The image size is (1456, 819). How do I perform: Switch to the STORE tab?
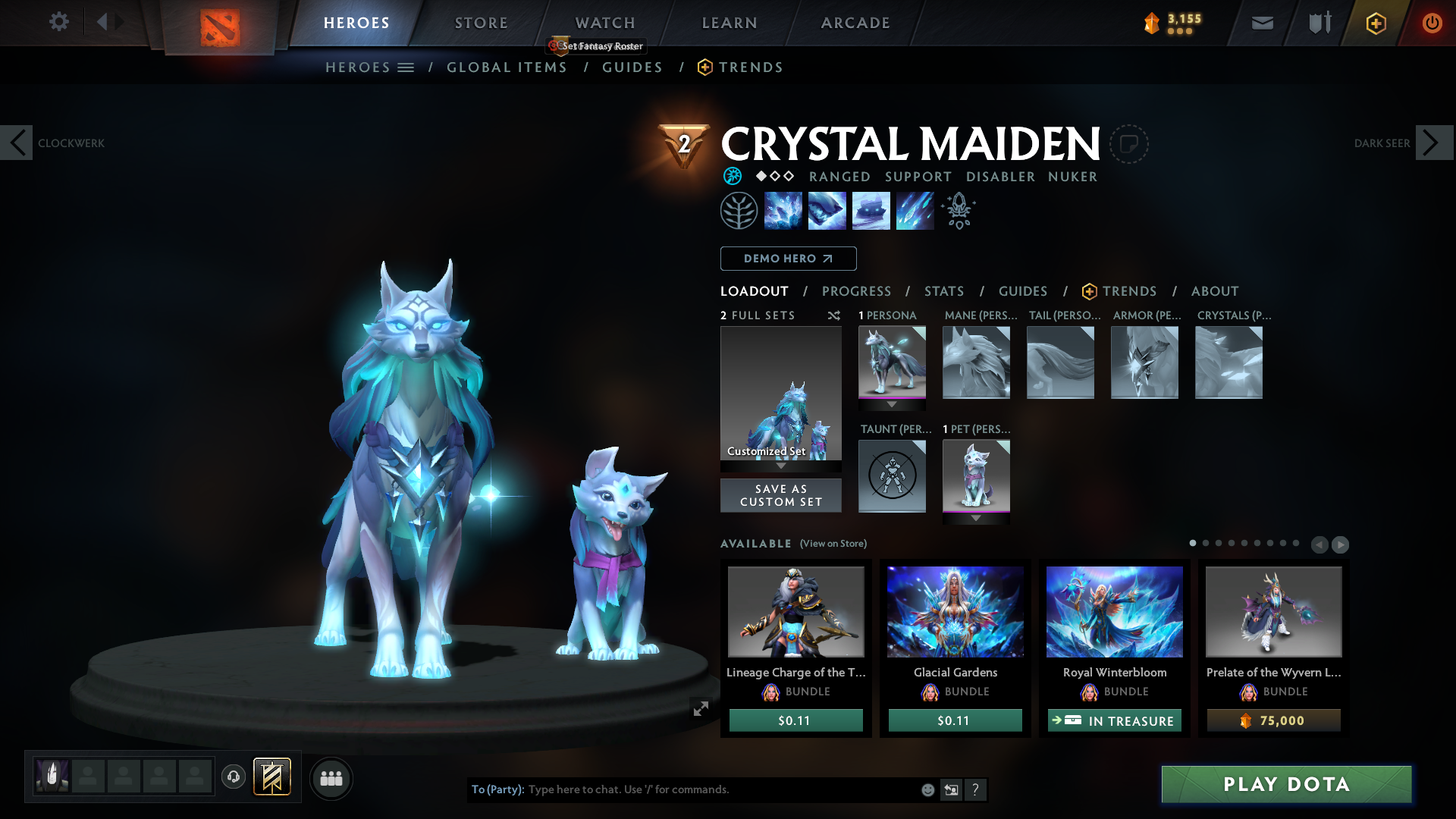coord(481,22)
